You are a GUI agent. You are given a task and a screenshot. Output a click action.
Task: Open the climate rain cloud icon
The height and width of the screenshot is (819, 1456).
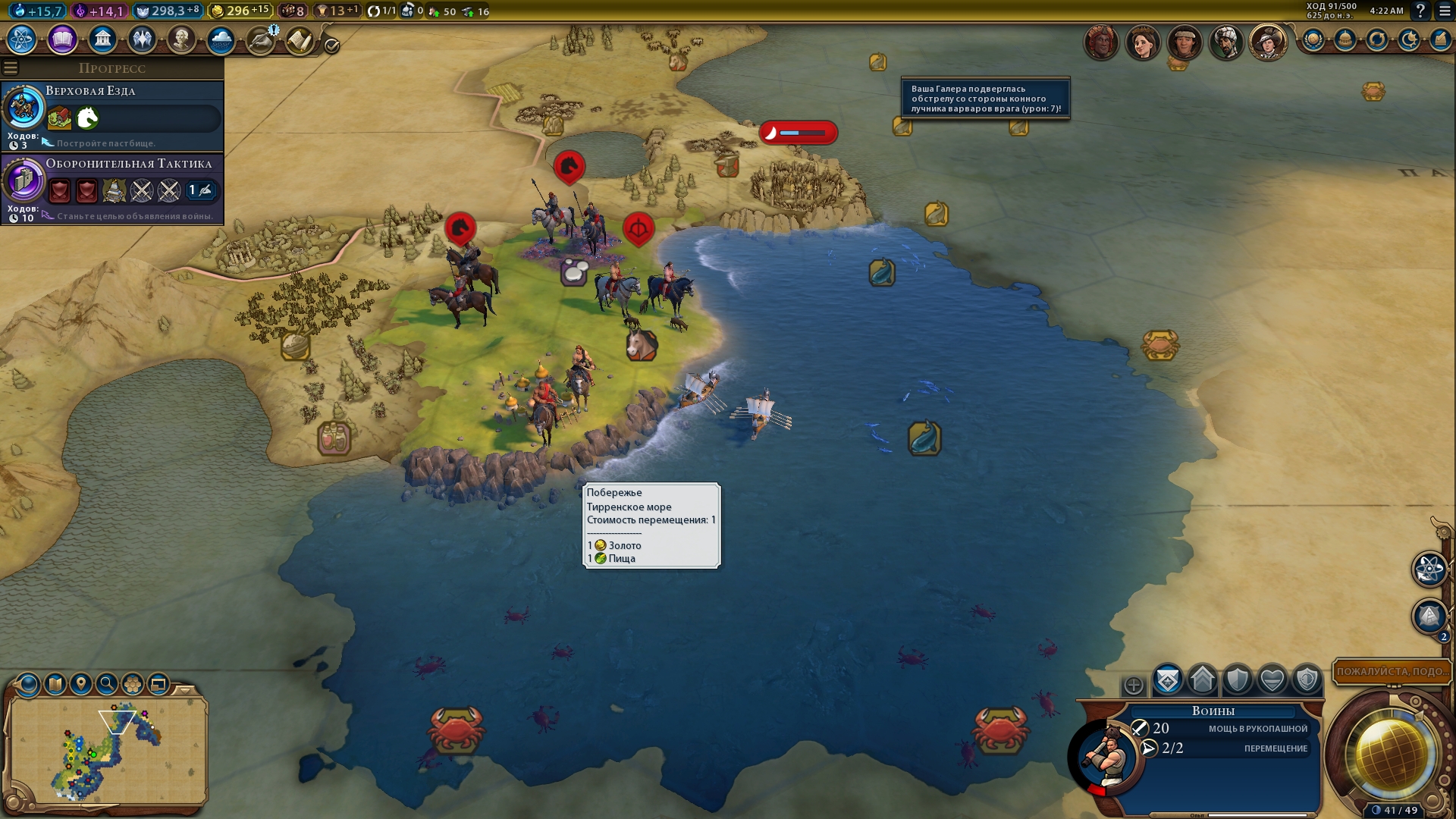pos(221,39)
